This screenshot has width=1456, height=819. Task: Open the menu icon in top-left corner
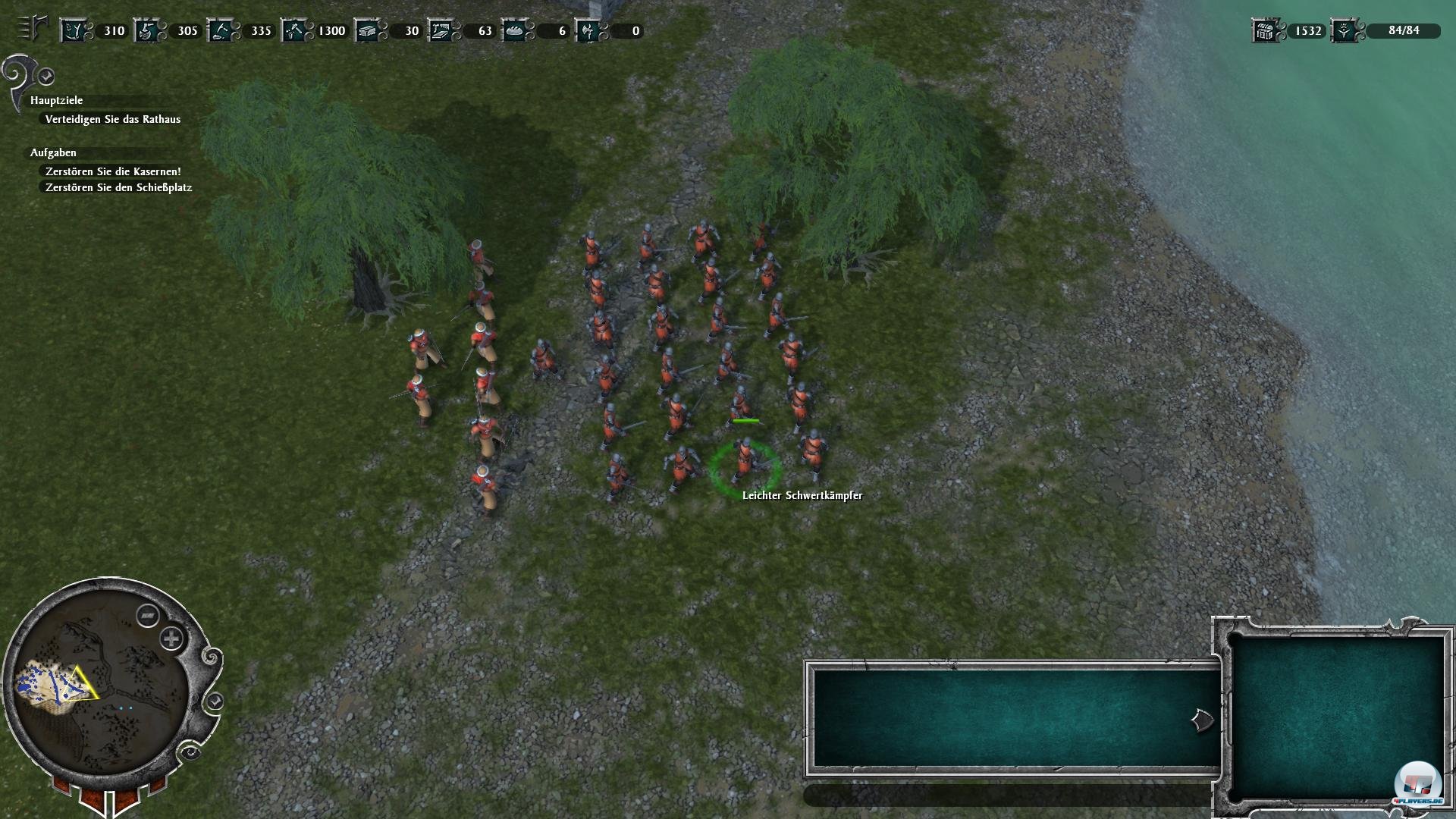tap(28, 27)
